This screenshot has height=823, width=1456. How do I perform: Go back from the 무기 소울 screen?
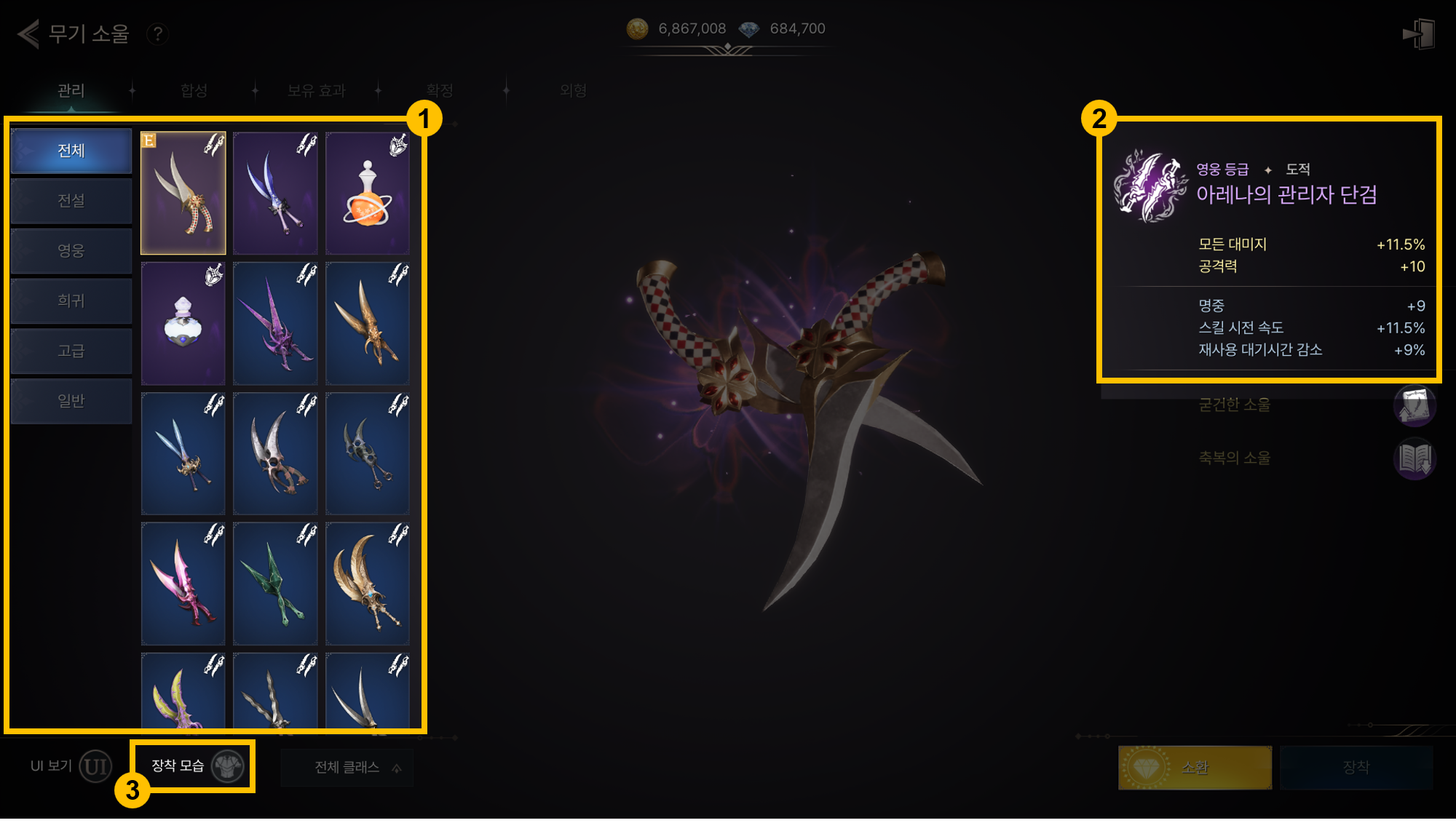click(29, 33)
